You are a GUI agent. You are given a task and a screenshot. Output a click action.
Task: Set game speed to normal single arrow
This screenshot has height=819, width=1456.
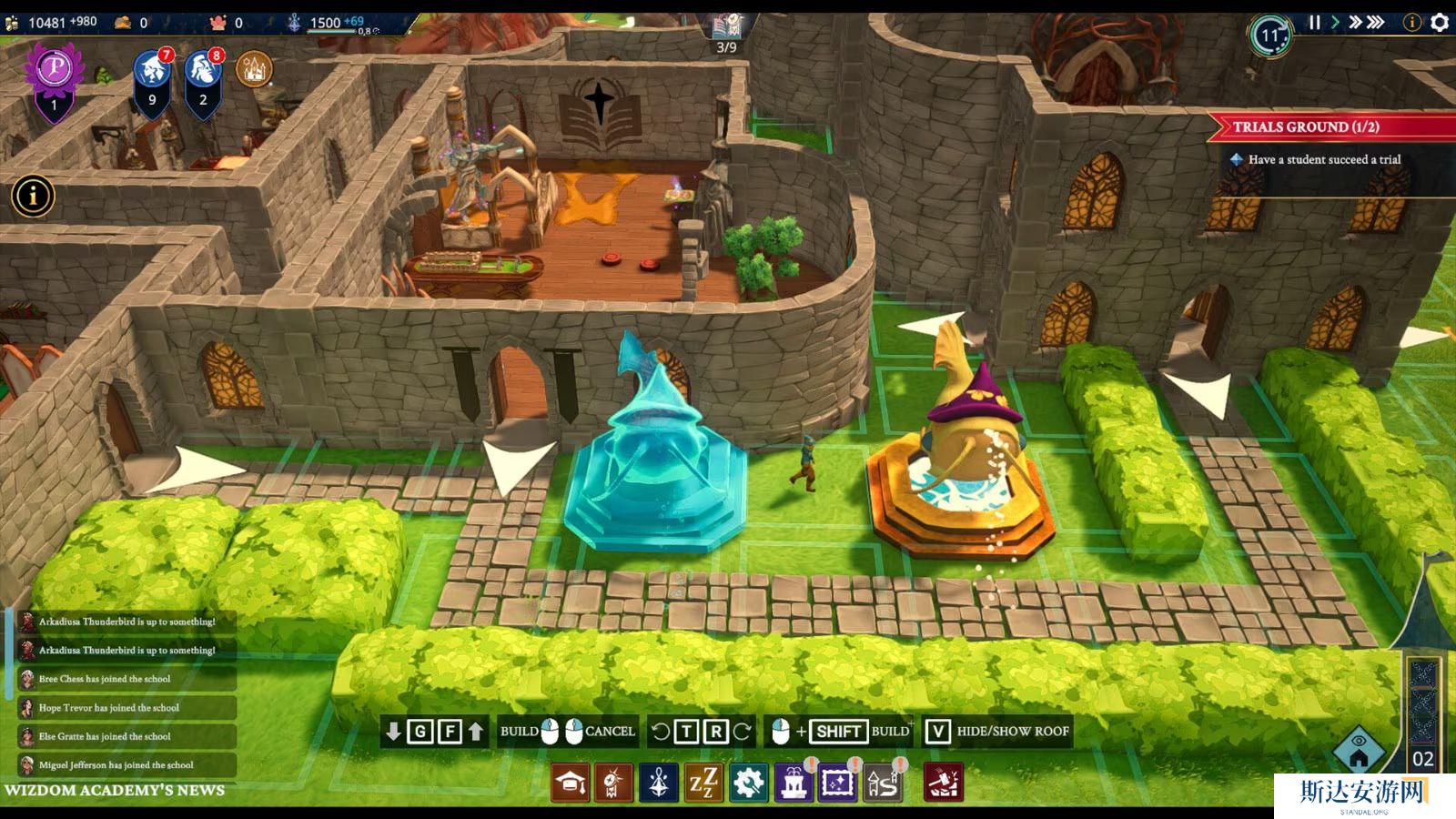(1335, 23)
